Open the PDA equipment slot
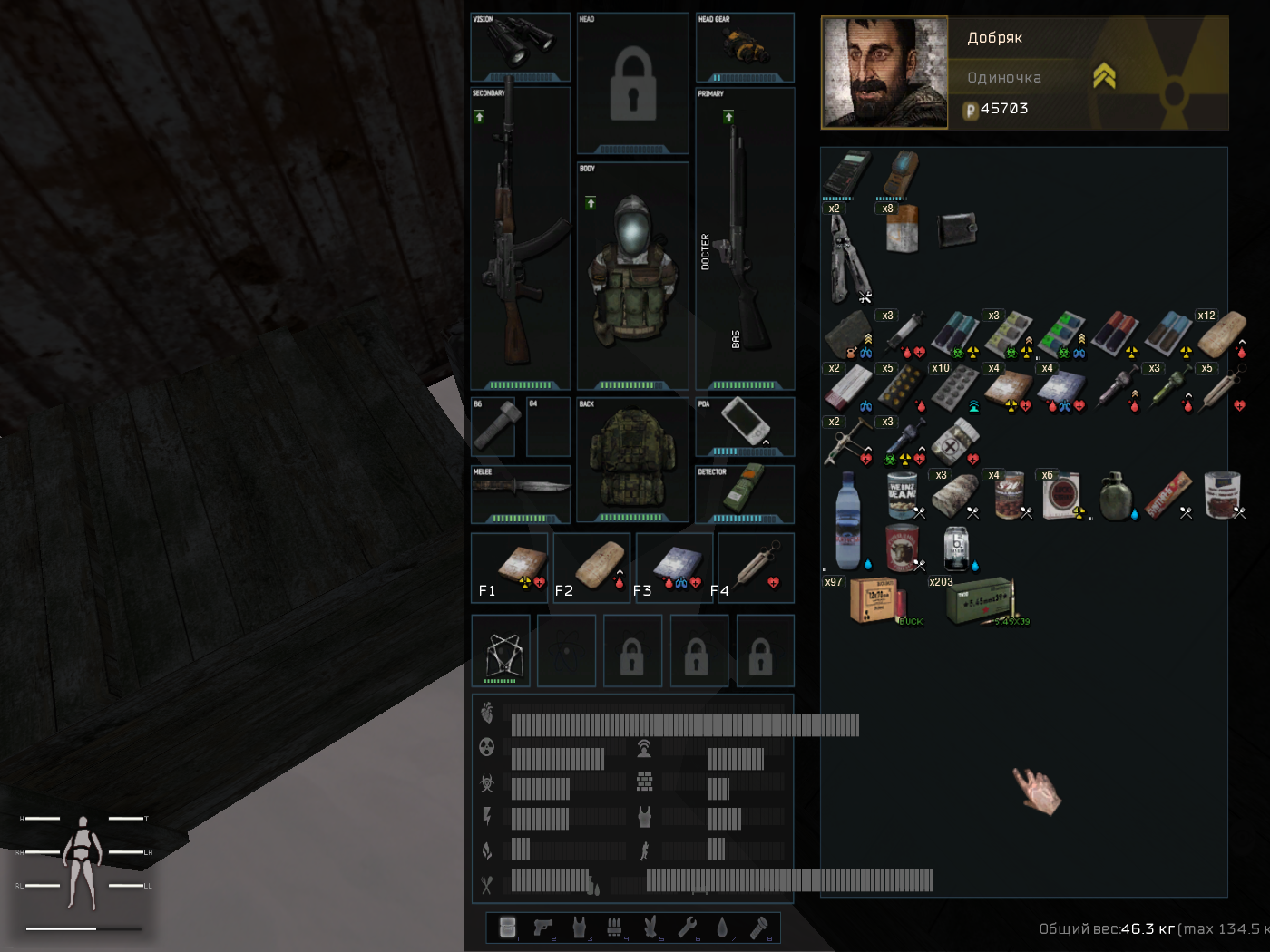Viewport: 1270px width, 952px height. pyautogui.click(x=745, y=423)
